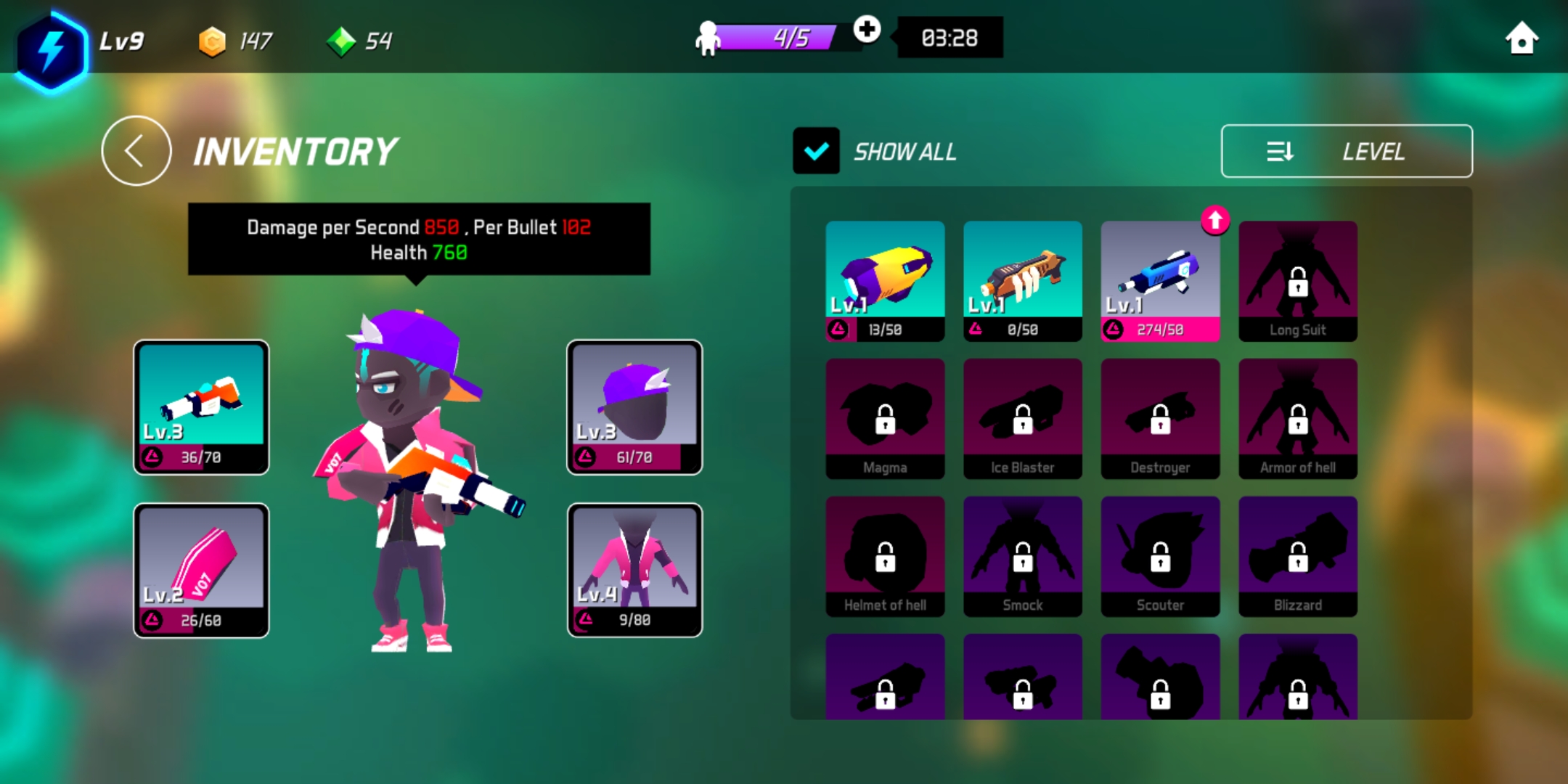
Task: Choose the upgradable blue rifle at 274/50
Action: point(1160,281)
